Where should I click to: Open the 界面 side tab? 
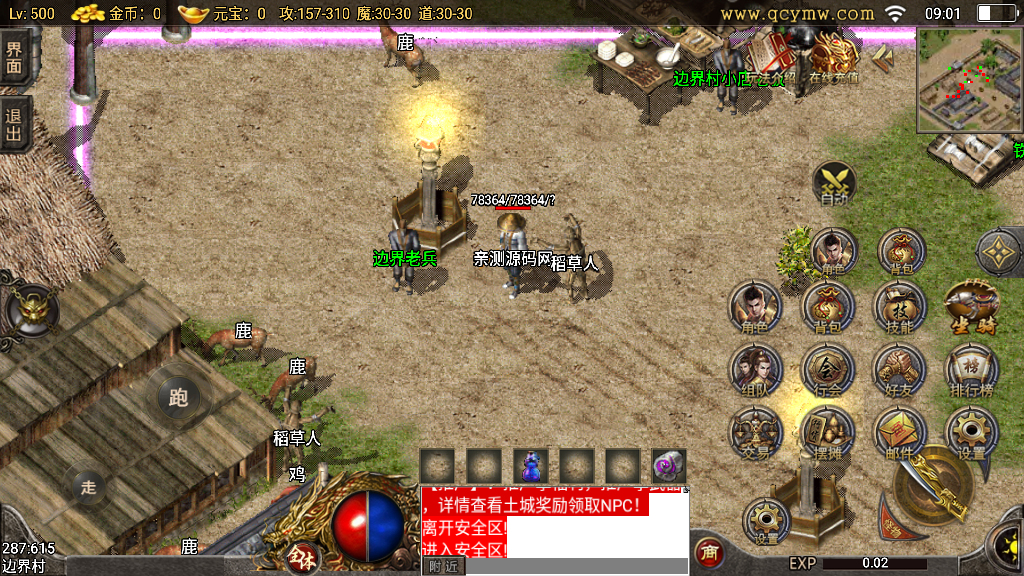click(x=14, y=57)
